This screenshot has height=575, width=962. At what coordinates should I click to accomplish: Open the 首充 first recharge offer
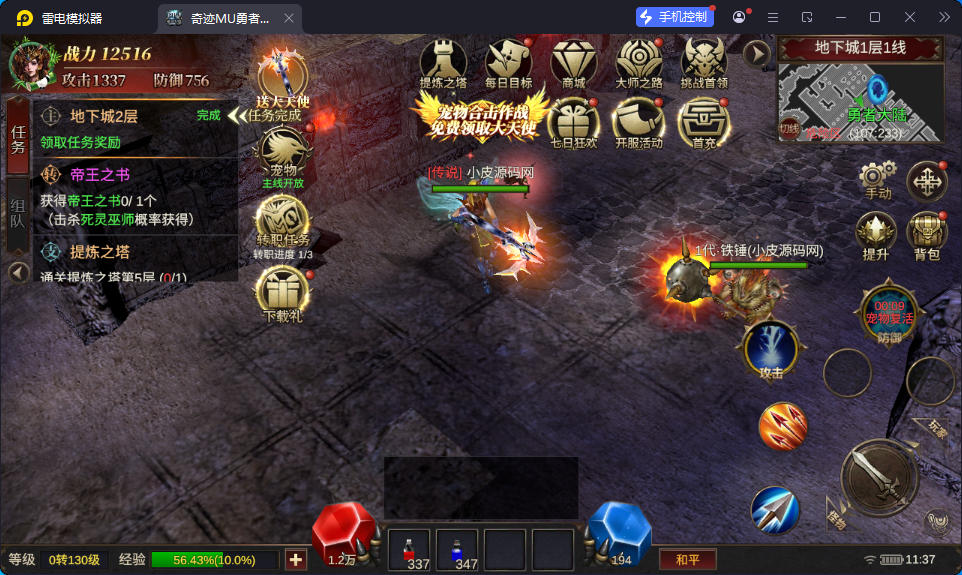(x=703, y=122)
